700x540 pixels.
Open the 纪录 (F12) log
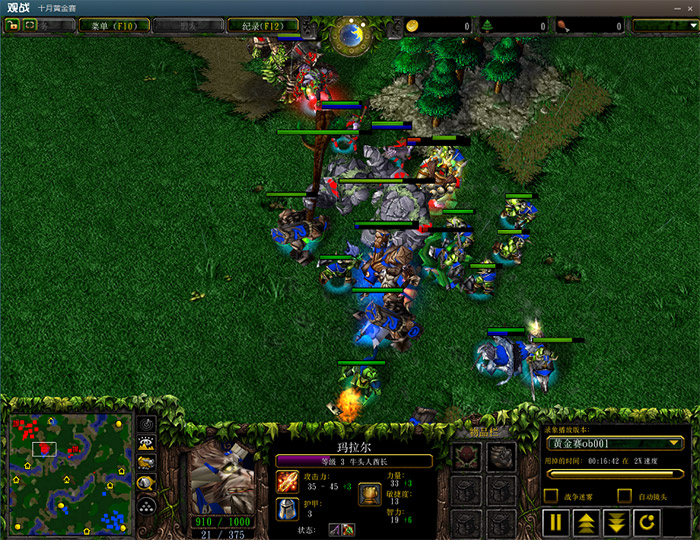[260, 25]
